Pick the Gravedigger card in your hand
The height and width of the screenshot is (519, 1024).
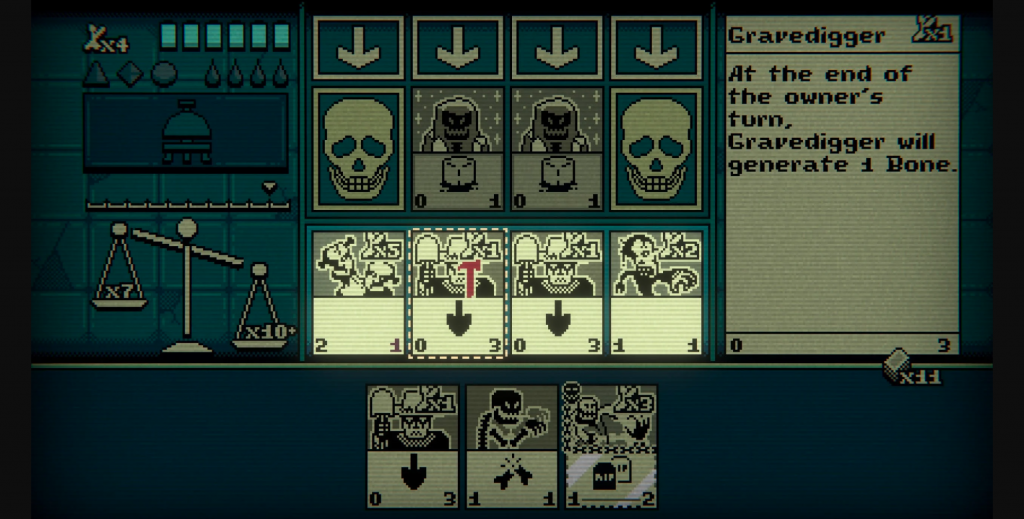click(x=412, y=446)
